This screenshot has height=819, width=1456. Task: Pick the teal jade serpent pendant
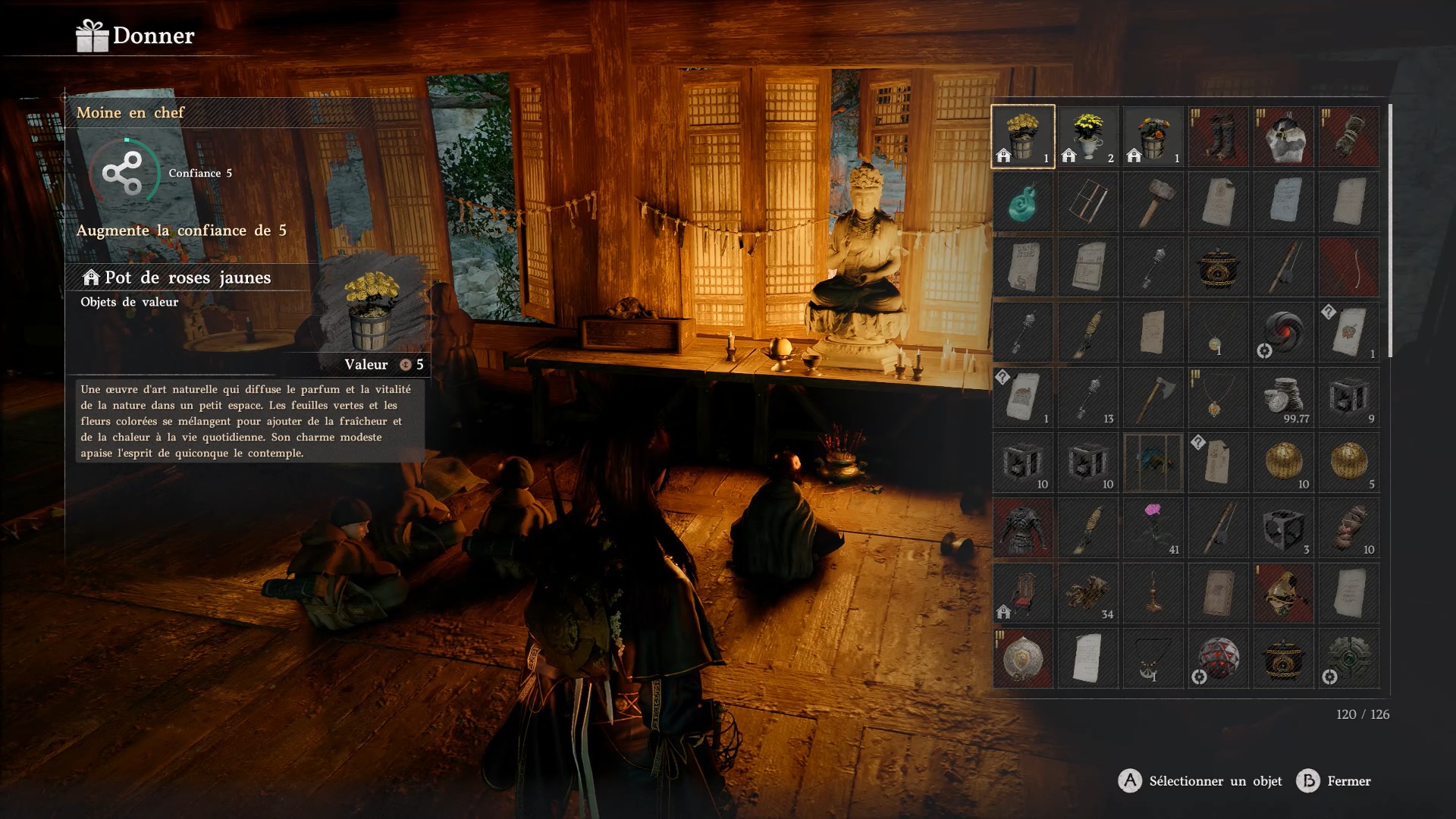coord(1023,202)
